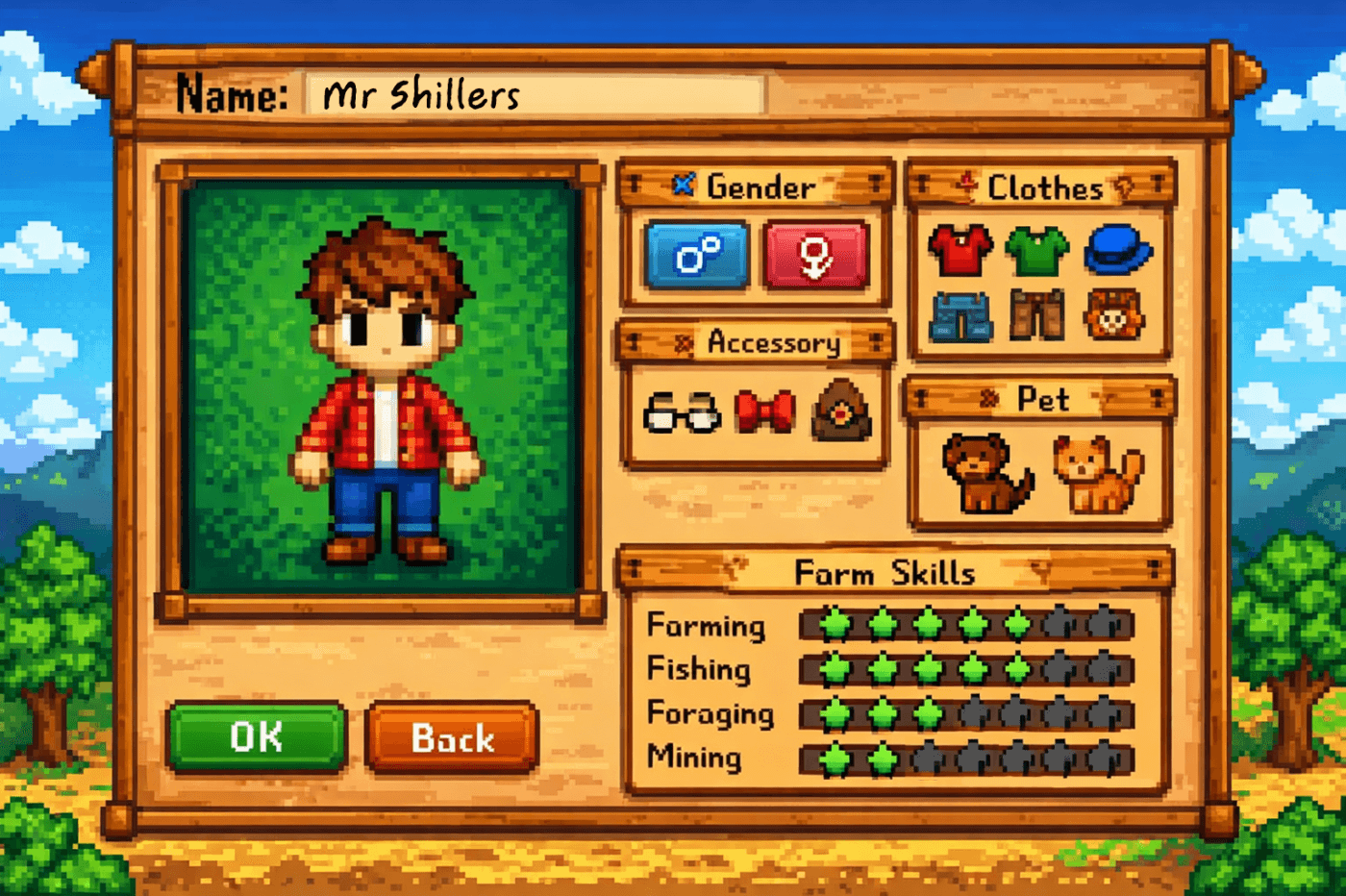Pick the blue hat accessory

click(1115, 253)
